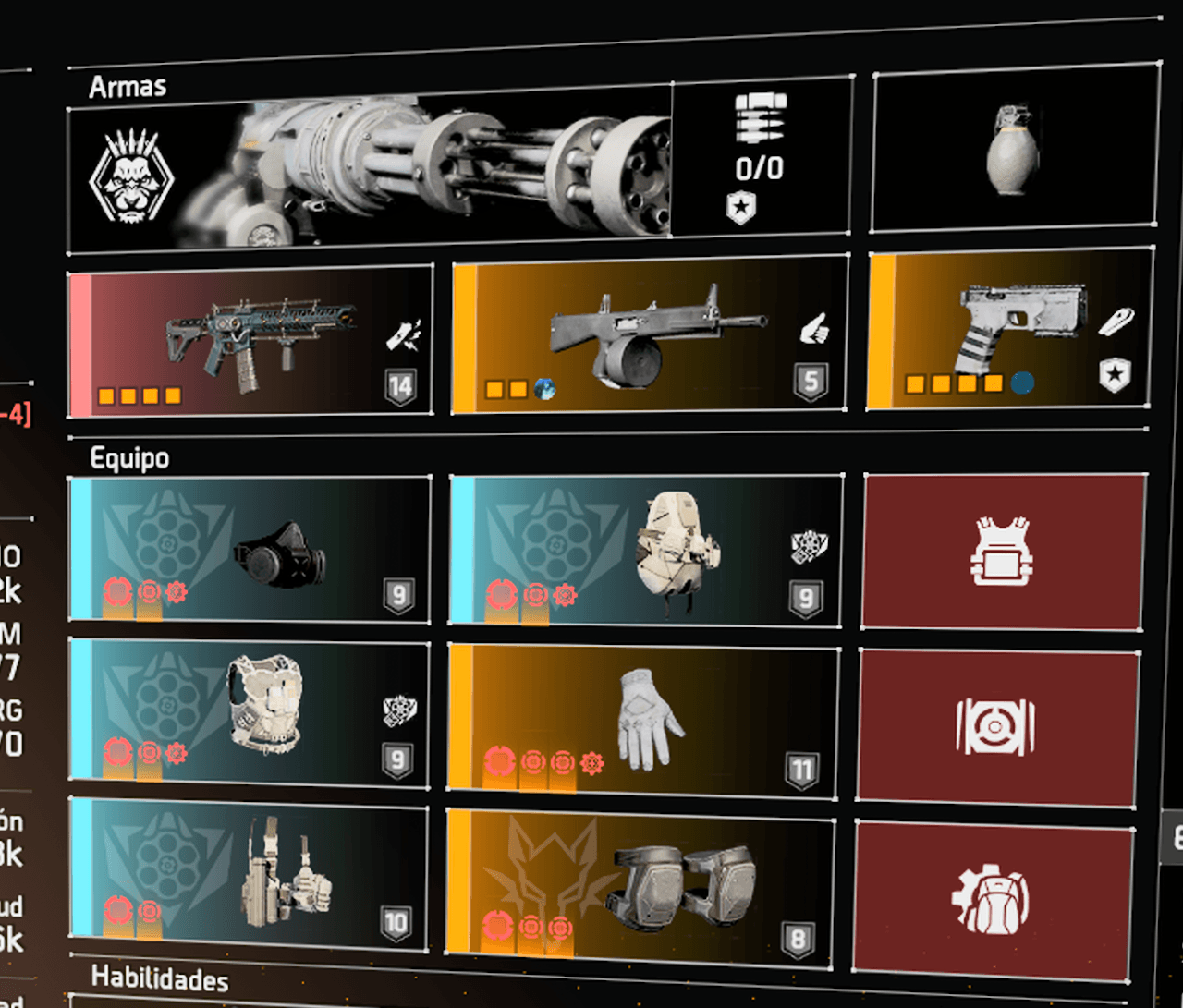Open the red target-icon tile
This screenshot has width=1183, height=1008.
click(996, 725)
